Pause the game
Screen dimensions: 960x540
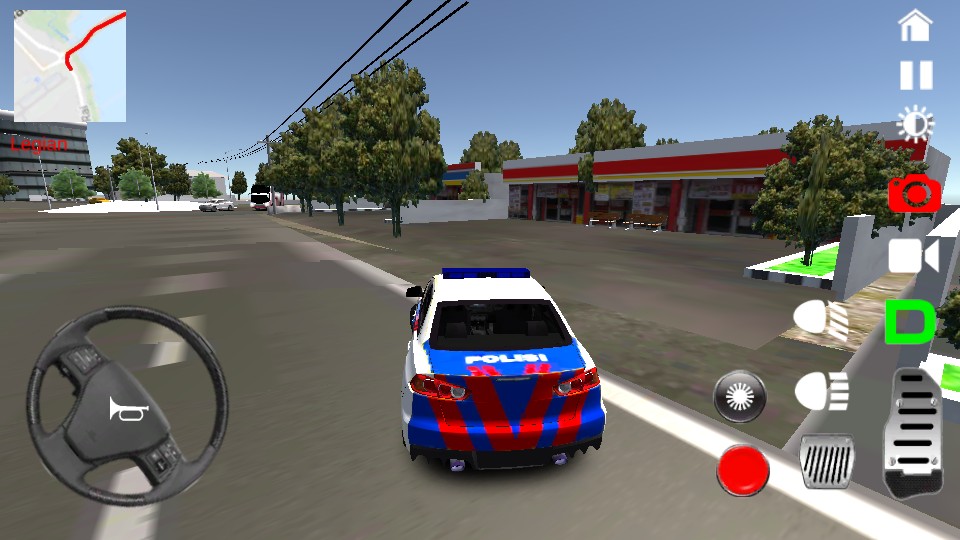coord(915,75)
